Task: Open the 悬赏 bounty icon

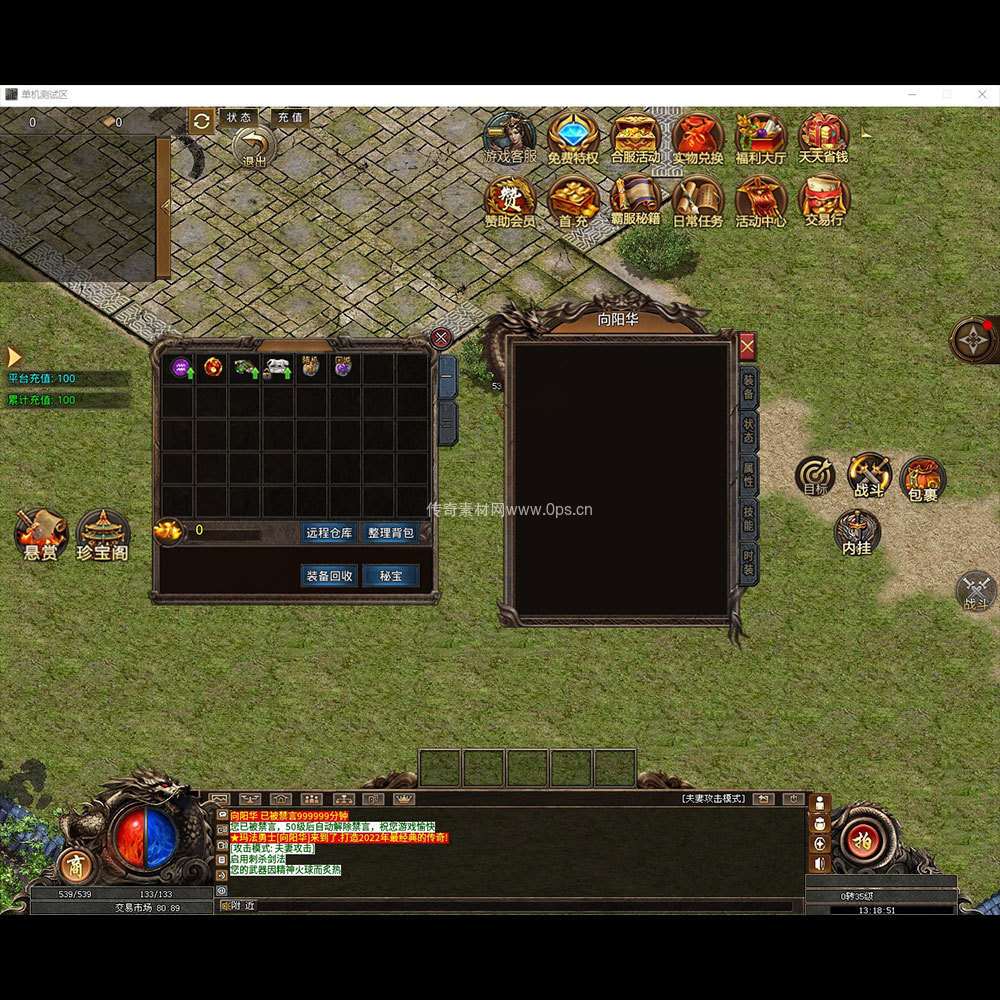Action: click(x=41, y=533)
